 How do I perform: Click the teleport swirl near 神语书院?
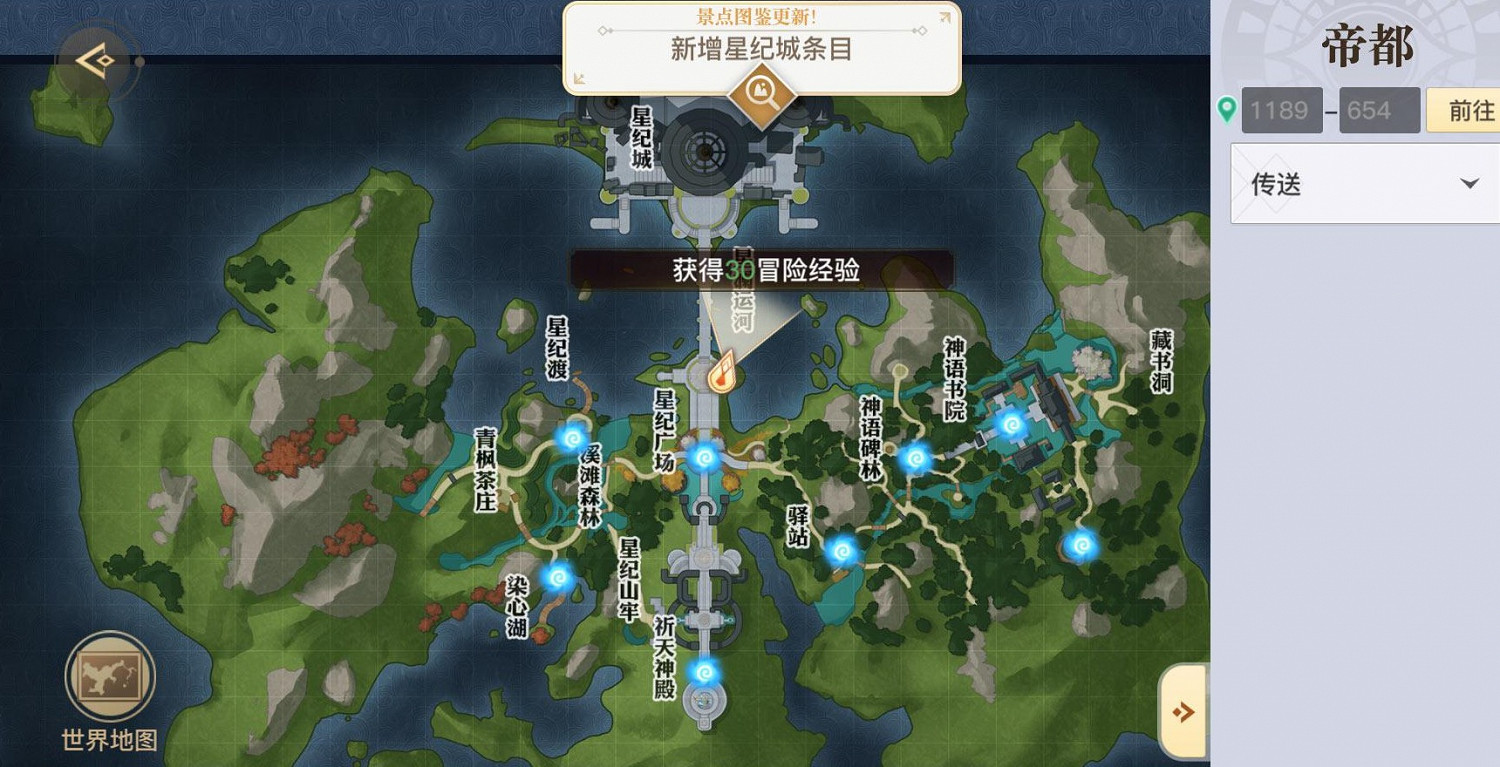pyautogui.click(x=1013, y=423)
